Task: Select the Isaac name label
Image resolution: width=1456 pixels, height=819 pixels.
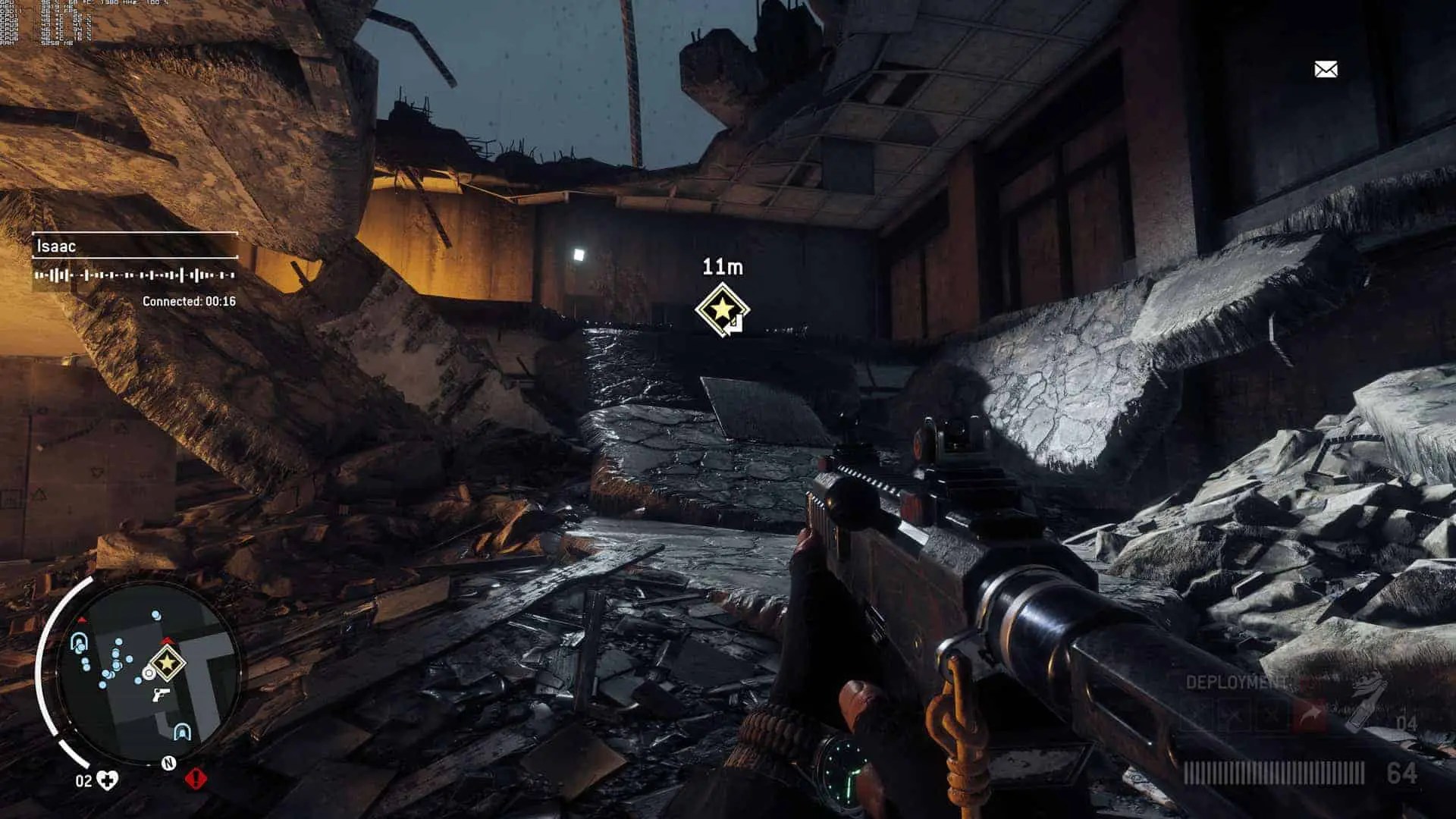Action: [x=57, y=246]
